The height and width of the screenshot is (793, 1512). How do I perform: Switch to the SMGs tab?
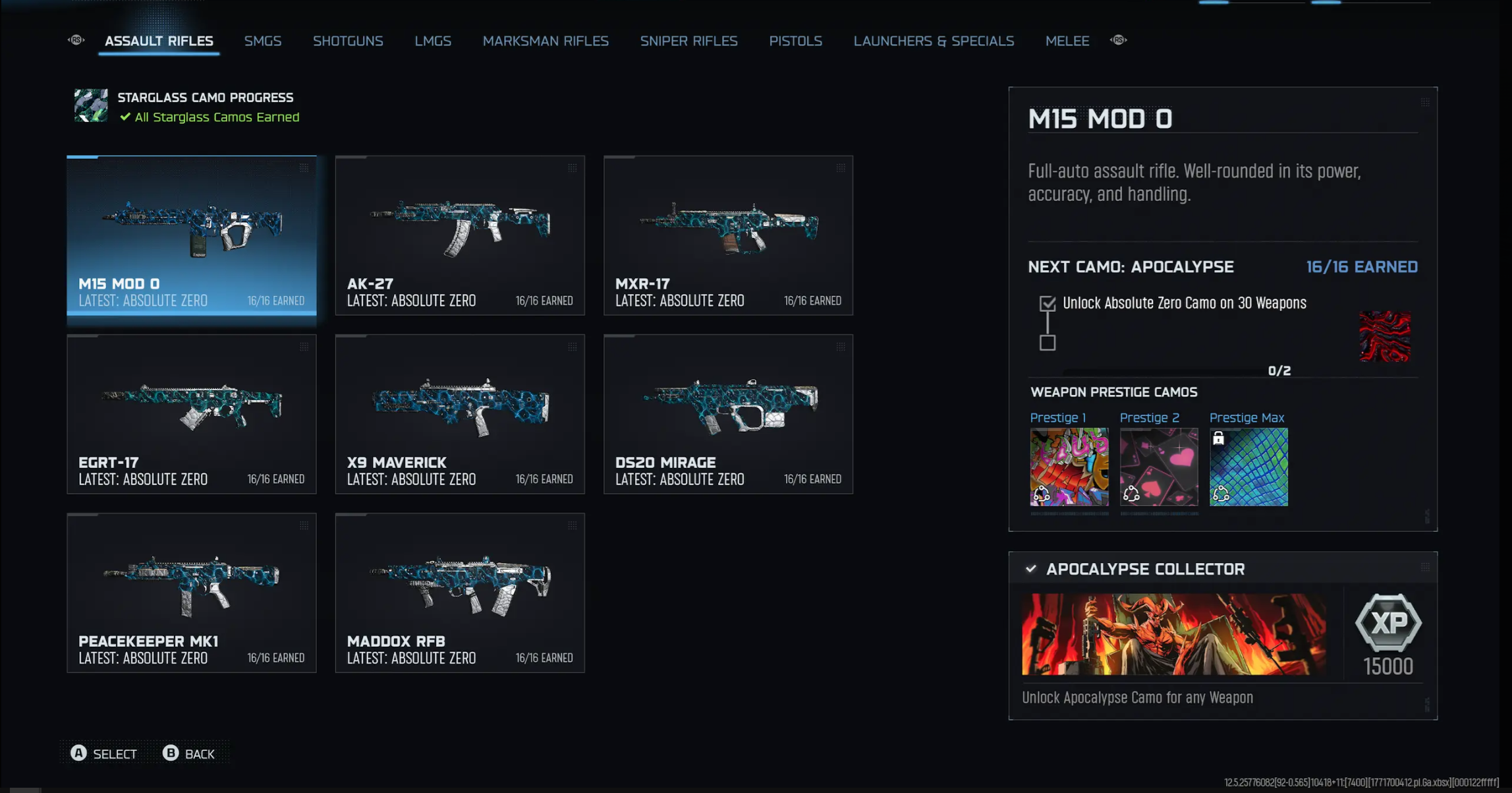(x=263, y=41)
